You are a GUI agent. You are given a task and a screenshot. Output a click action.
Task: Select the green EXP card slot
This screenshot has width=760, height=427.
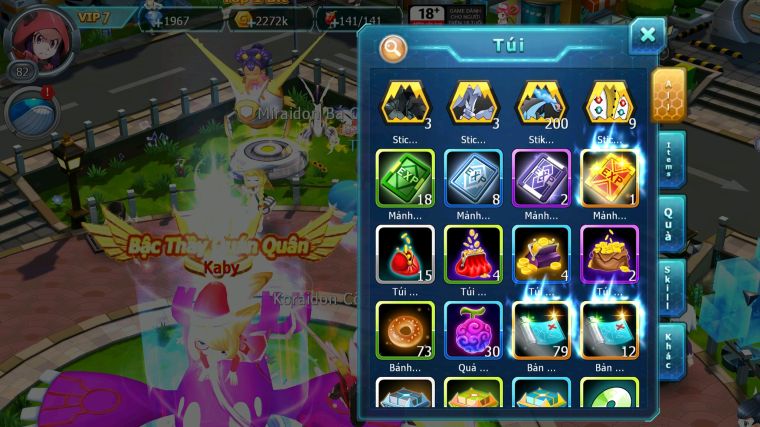(405, 177)
